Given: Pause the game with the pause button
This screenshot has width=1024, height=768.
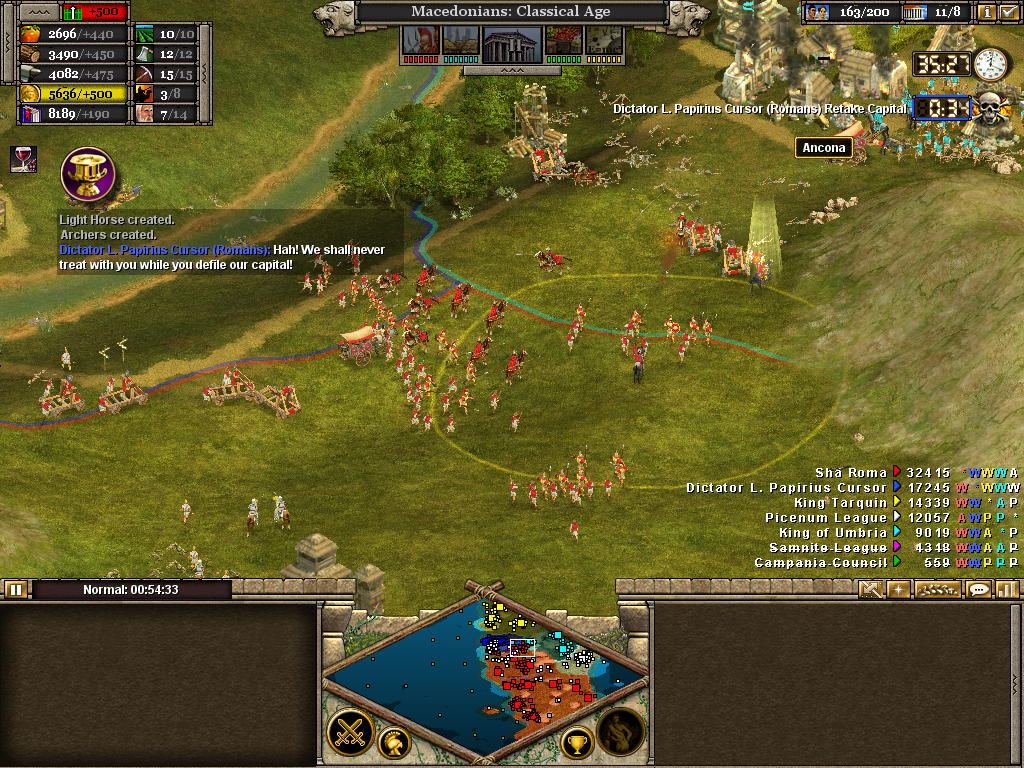Looking at the screenshot, I should [x=15, y=590].
